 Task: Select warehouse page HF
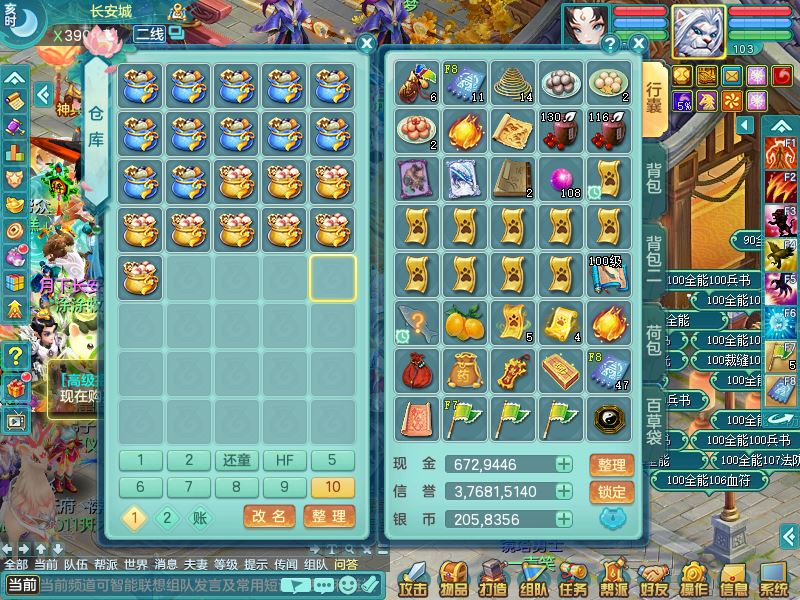pos(285,460)
